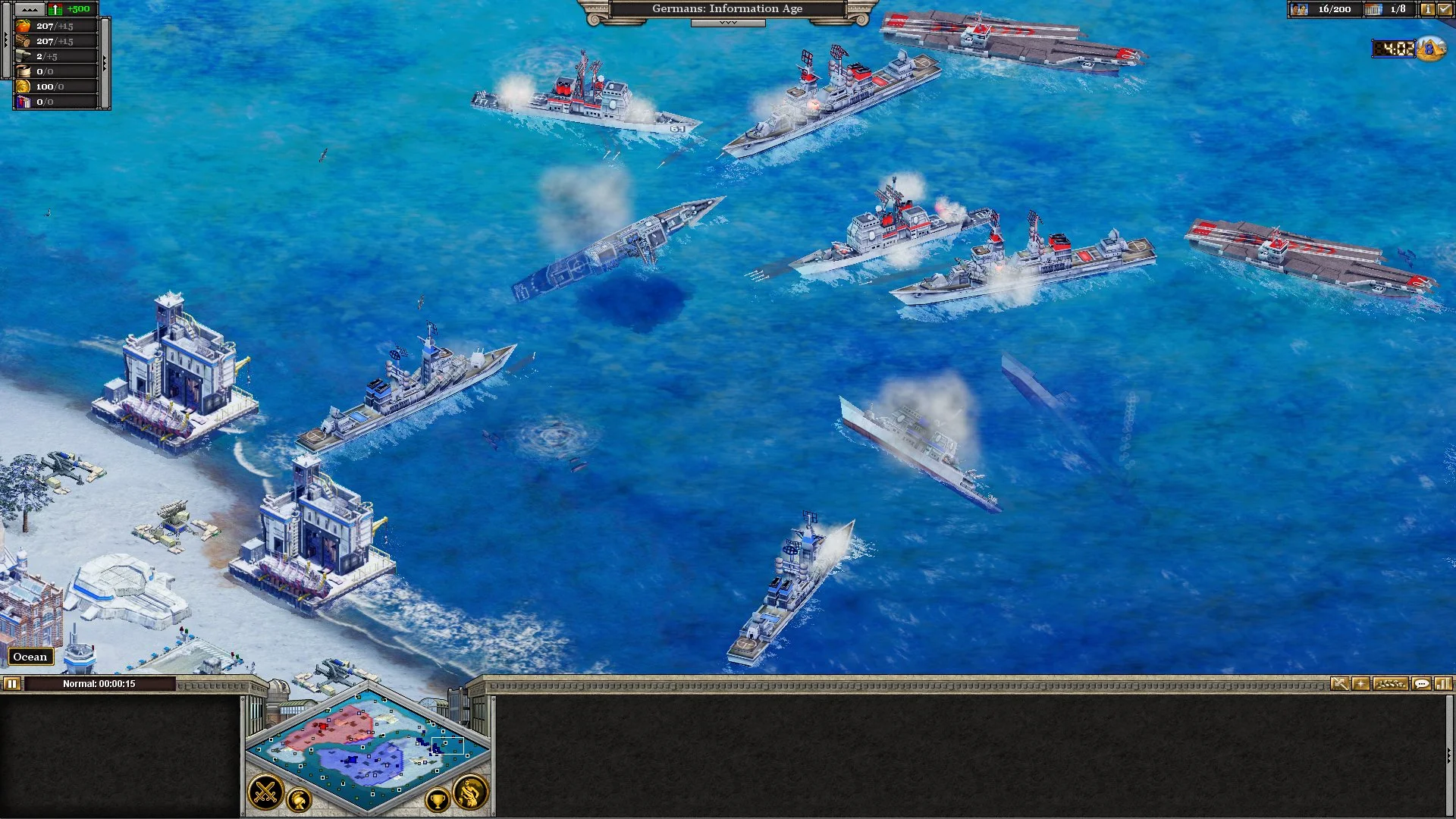Click the info button at top right
Image resolution: width=1456 pixels, height=819 pixels.
1428,10
